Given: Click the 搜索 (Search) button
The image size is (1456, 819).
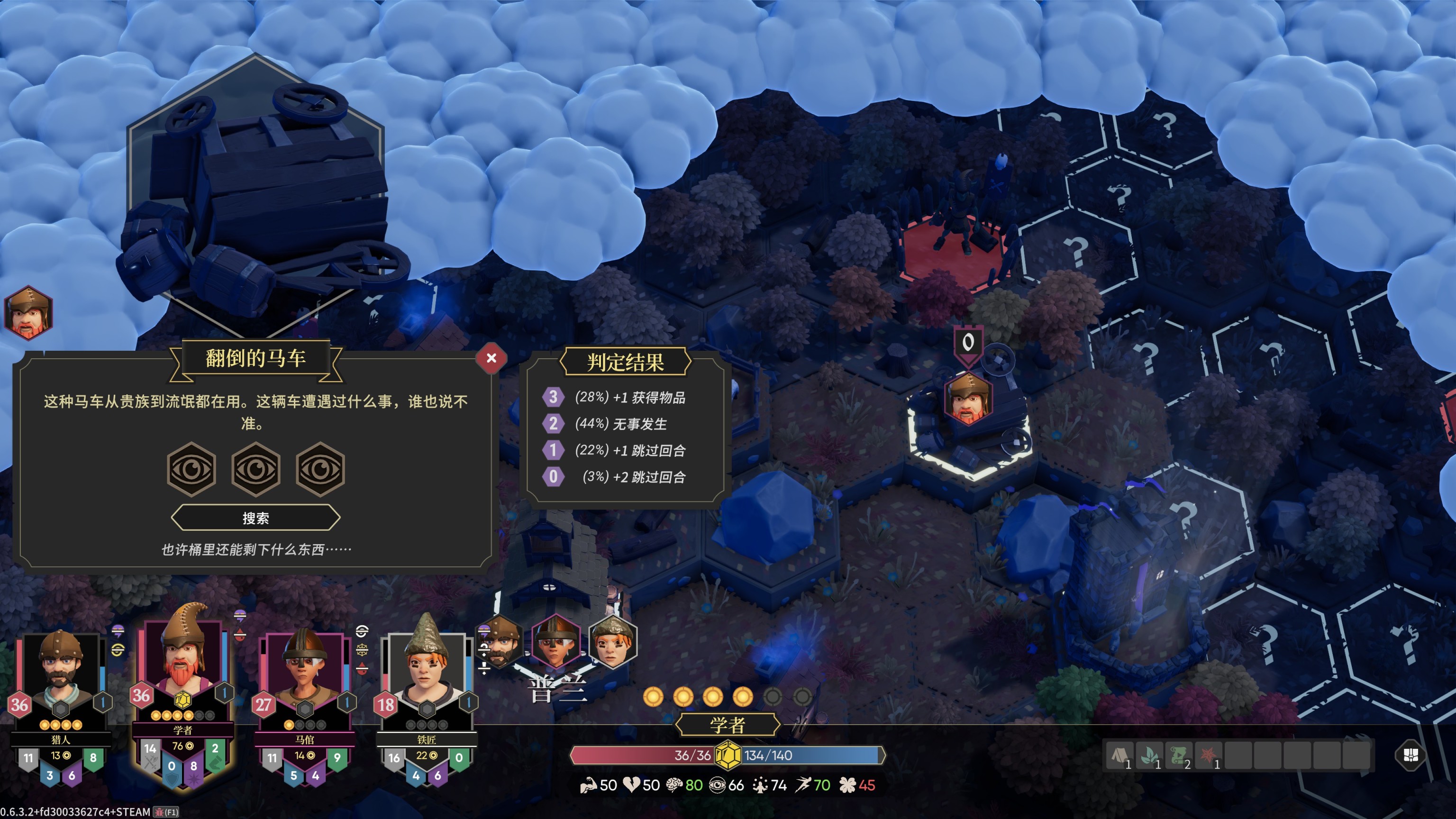Looking at the screenshot, I should tap(255, 518).
